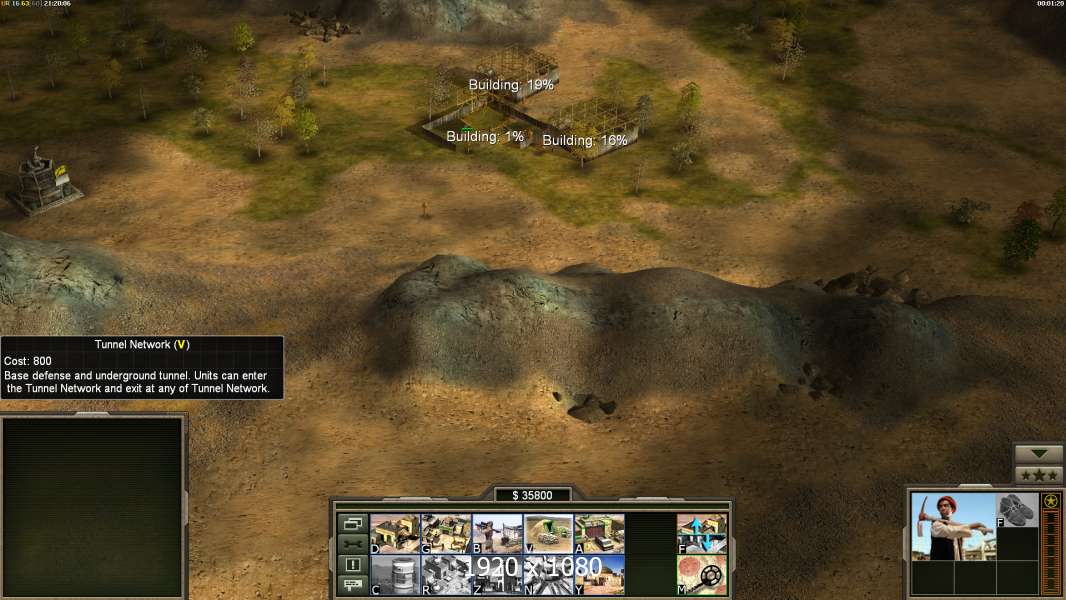Choose the build icon labeled D
Image resolution: width=1066 pixels, height=600 pixels.
click(x=395, y=533)
